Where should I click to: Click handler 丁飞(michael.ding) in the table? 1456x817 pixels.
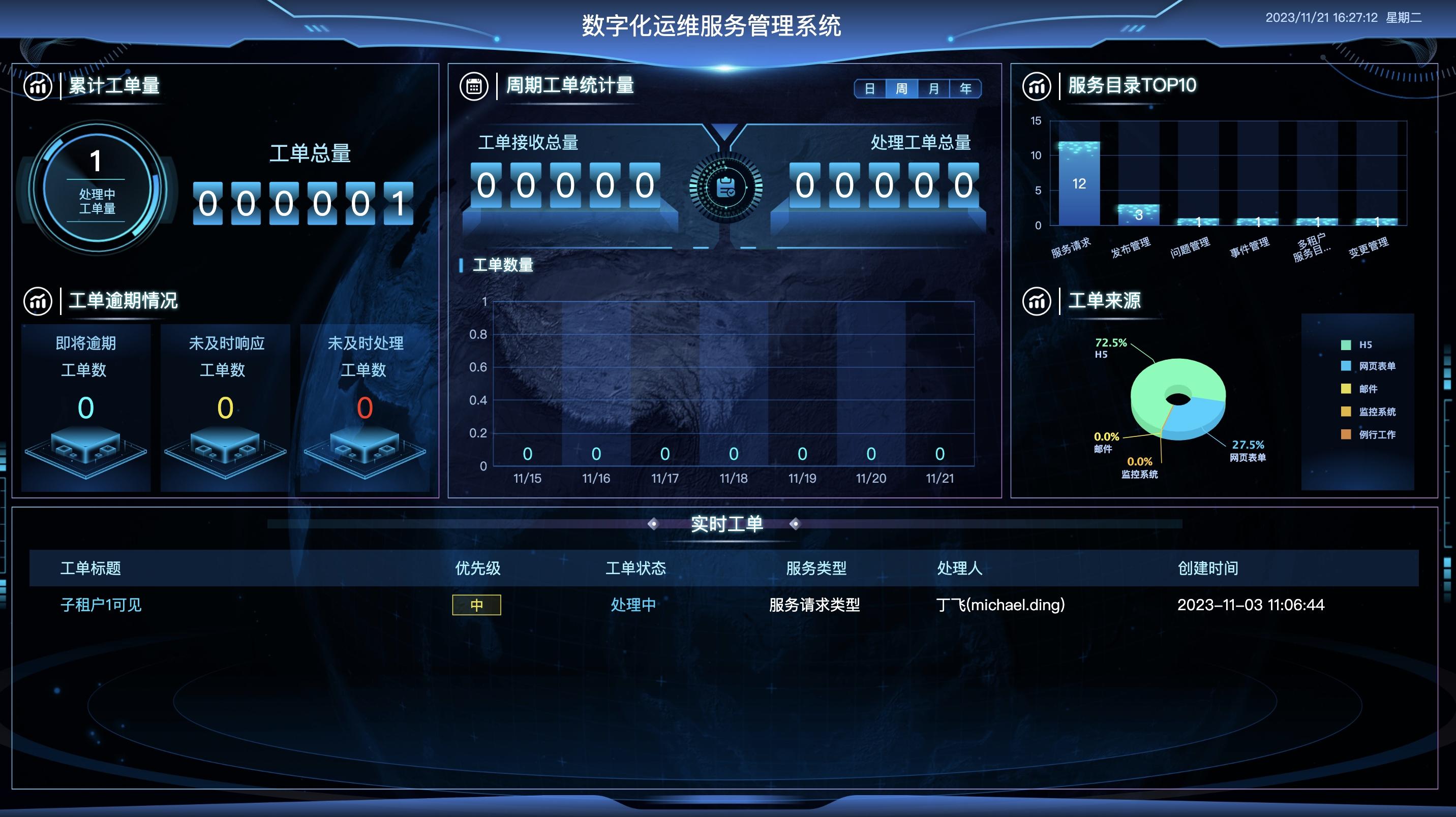point(1001,605)
